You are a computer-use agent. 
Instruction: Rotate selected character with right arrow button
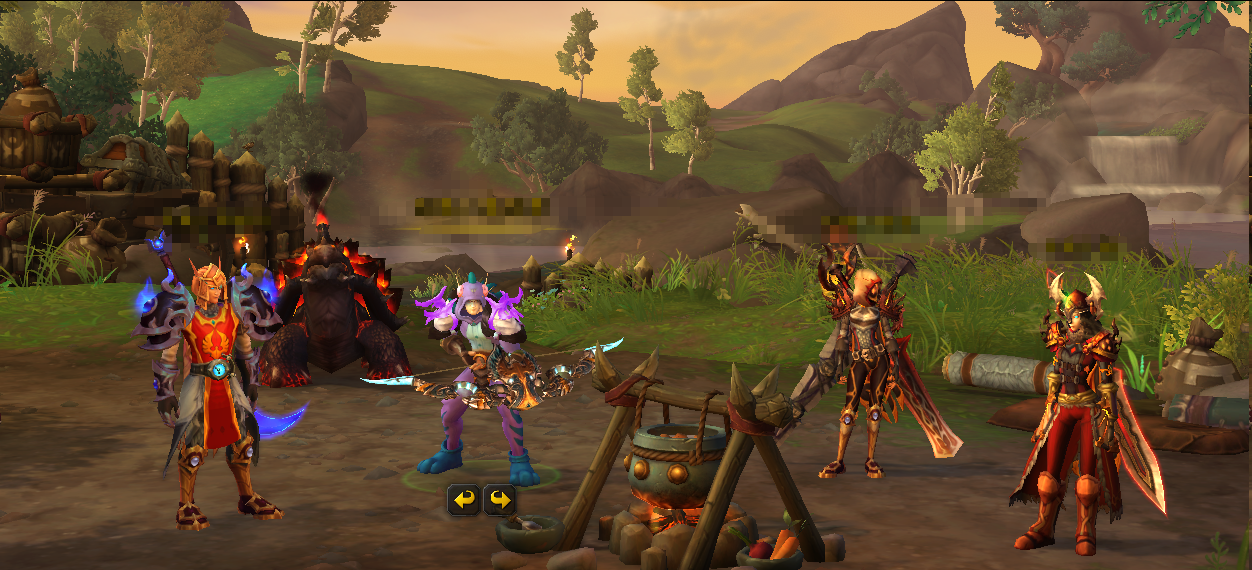pyautogui.click(x=500, y=499)
